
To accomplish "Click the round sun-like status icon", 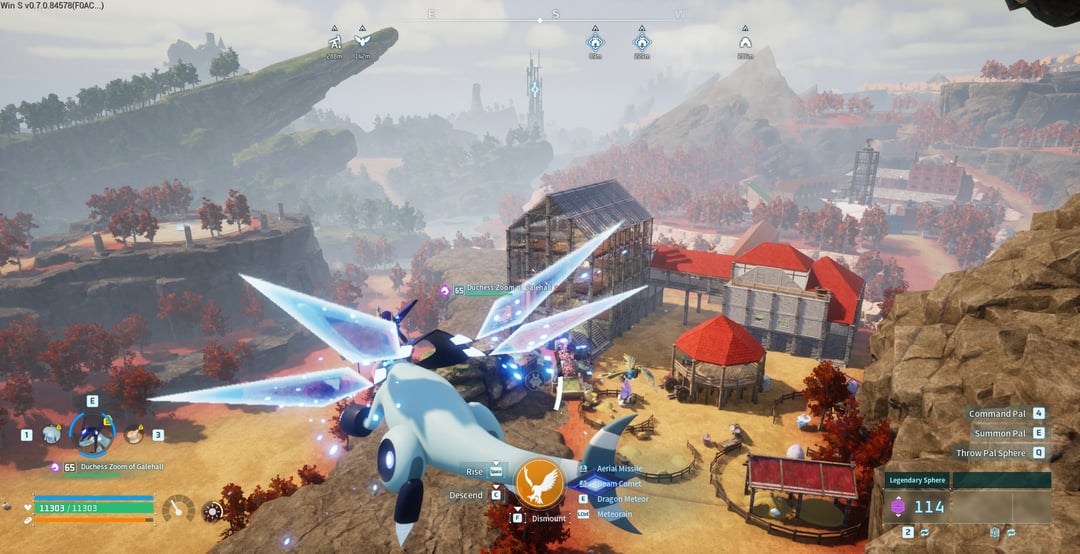I will 211,511.
